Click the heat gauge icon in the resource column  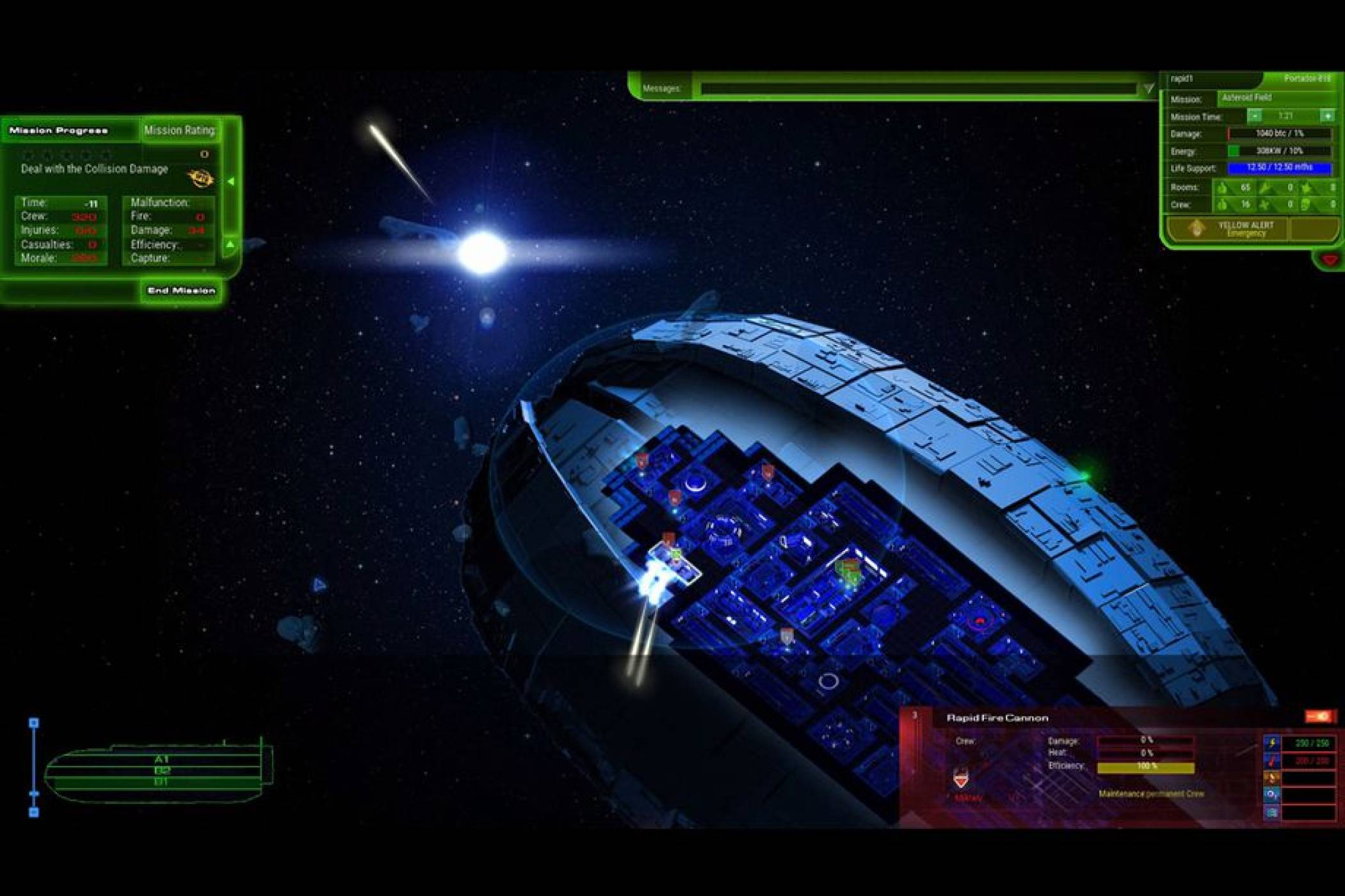[1271, 760]
